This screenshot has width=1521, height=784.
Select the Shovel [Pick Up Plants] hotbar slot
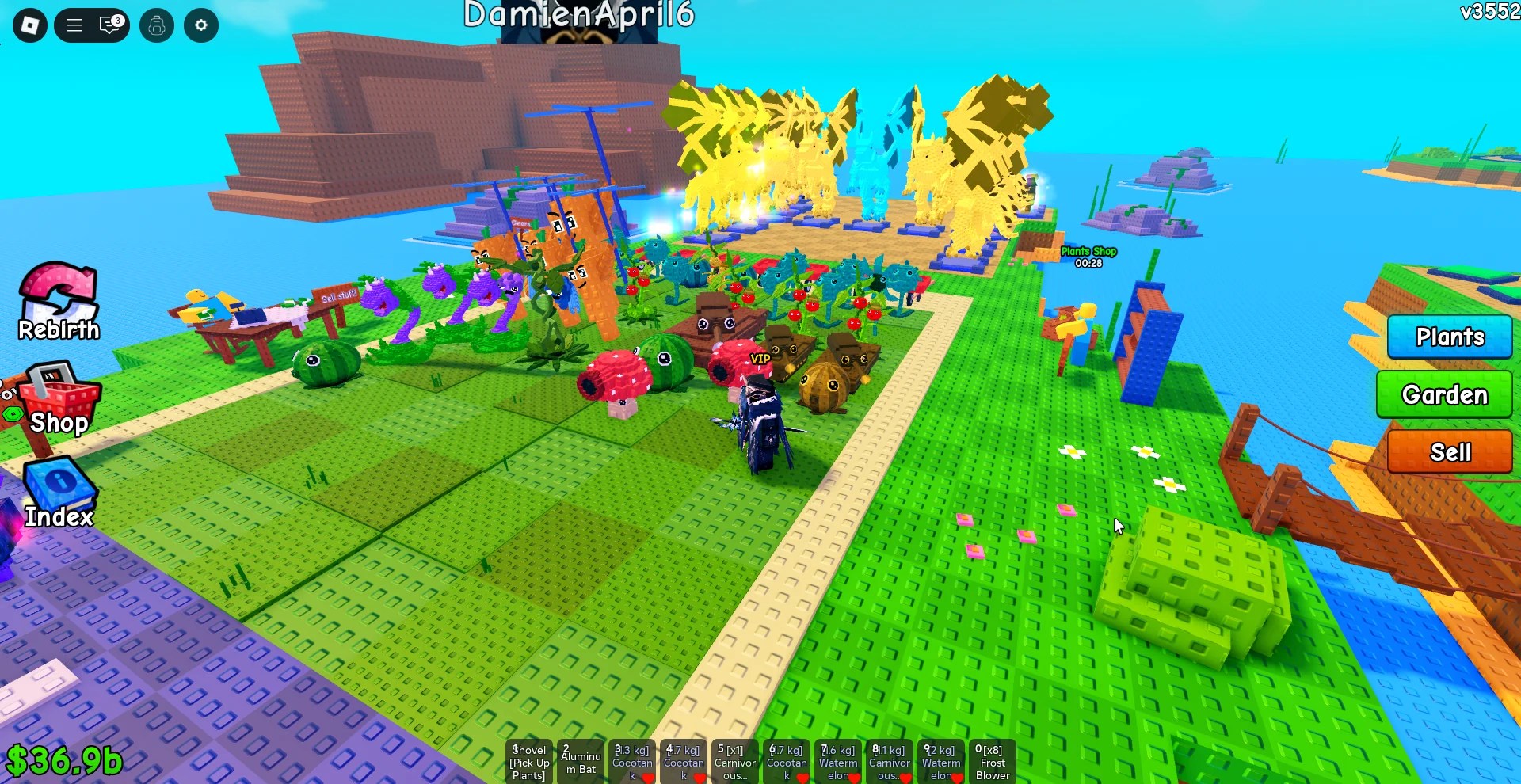(x=529, y=761)
